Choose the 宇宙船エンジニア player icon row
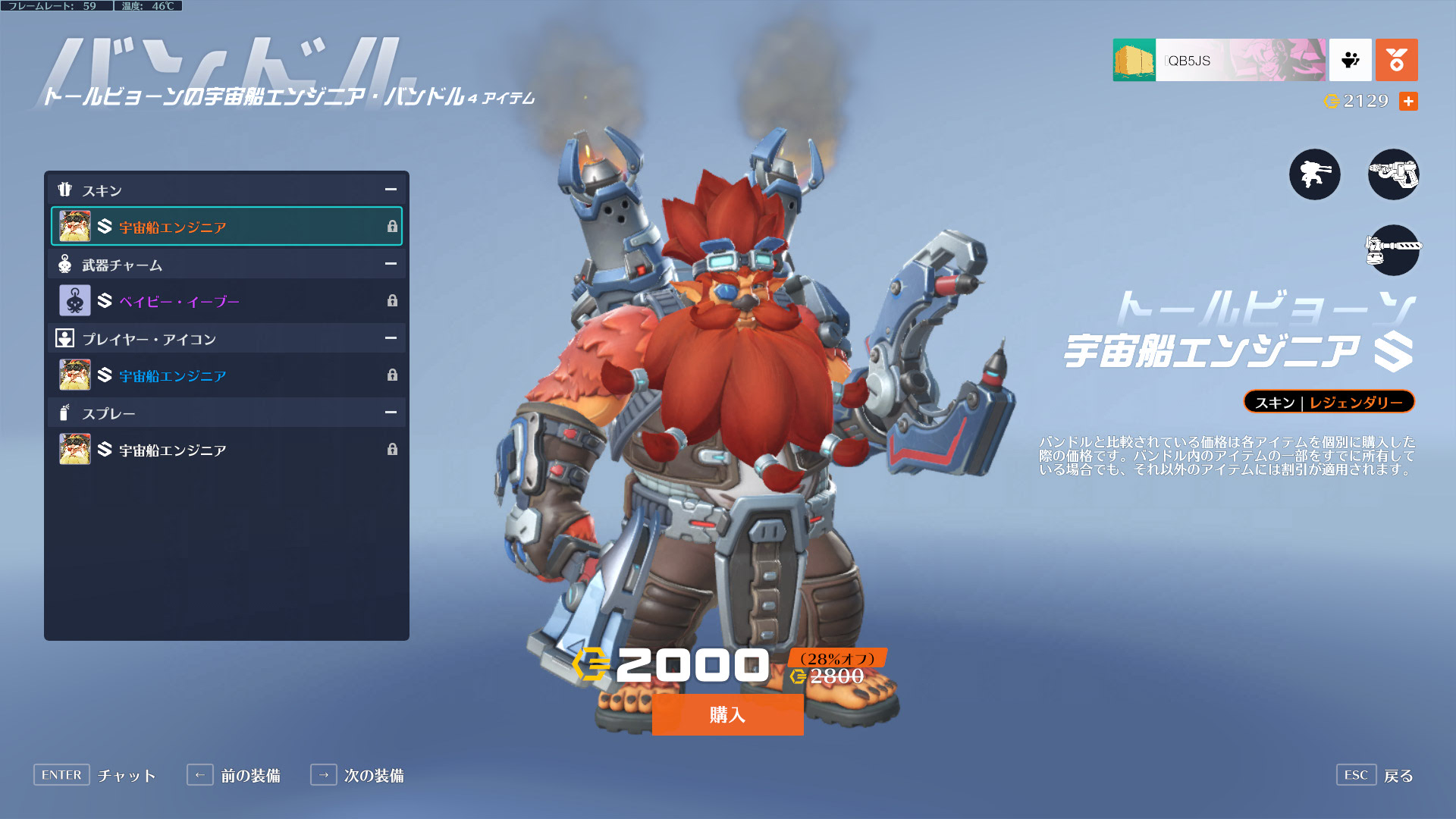This screenshot has height=819, width=1456. 226,375
